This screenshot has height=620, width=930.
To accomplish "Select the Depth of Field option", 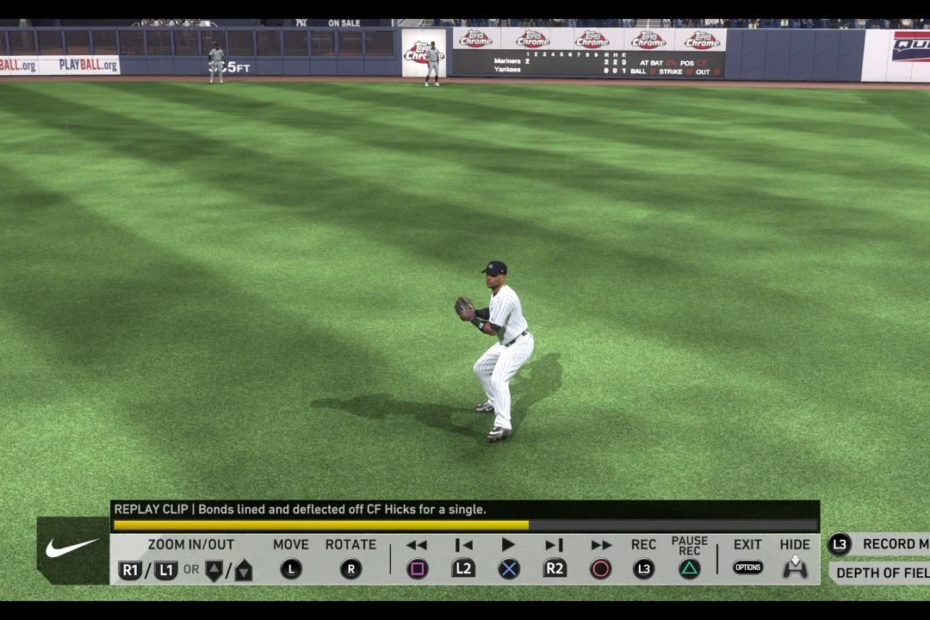I will coord(879,573).
